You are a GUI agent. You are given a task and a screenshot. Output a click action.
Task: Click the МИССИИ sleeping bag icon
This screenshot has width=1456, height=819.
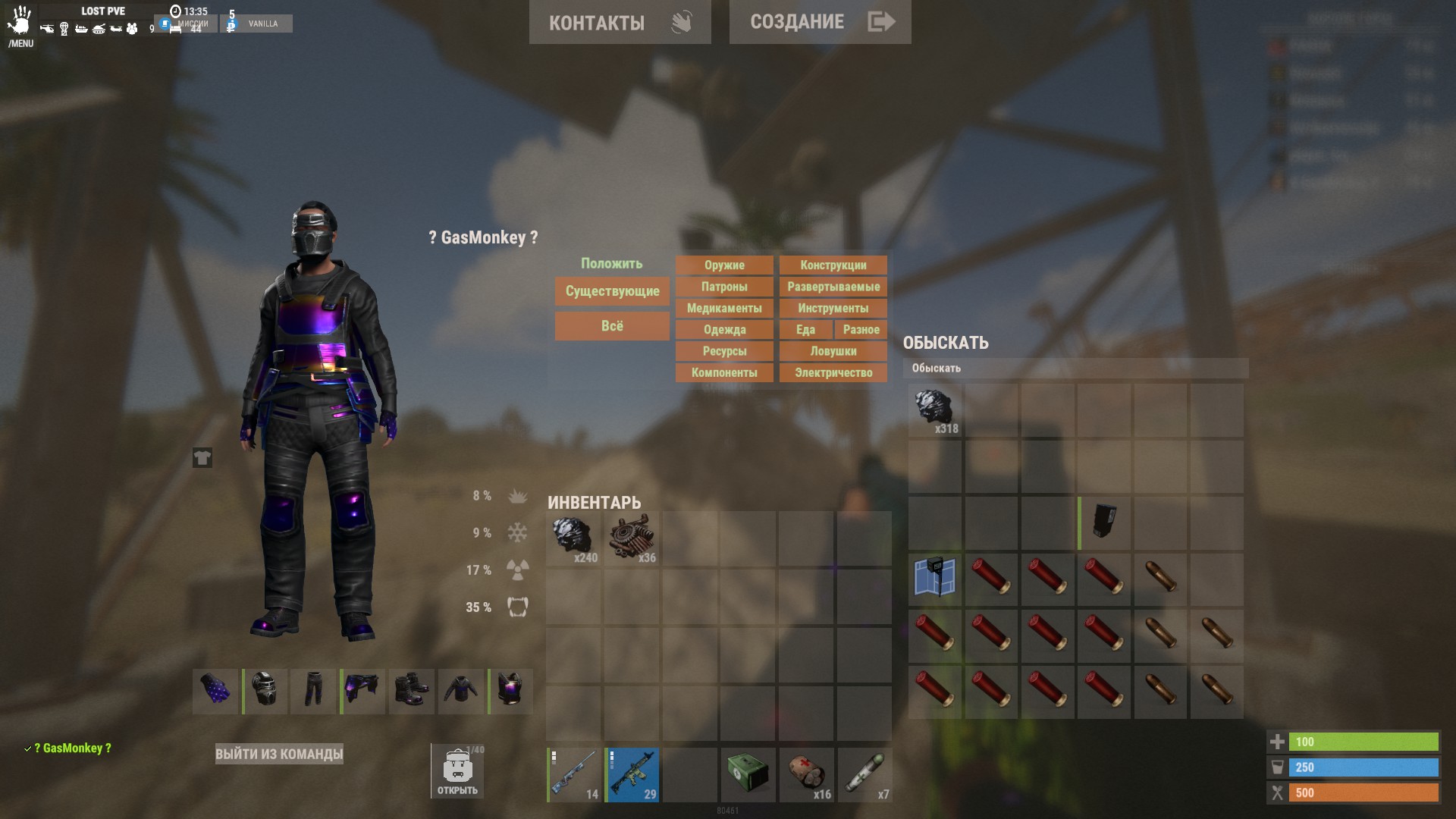click(x=176, y=30)
